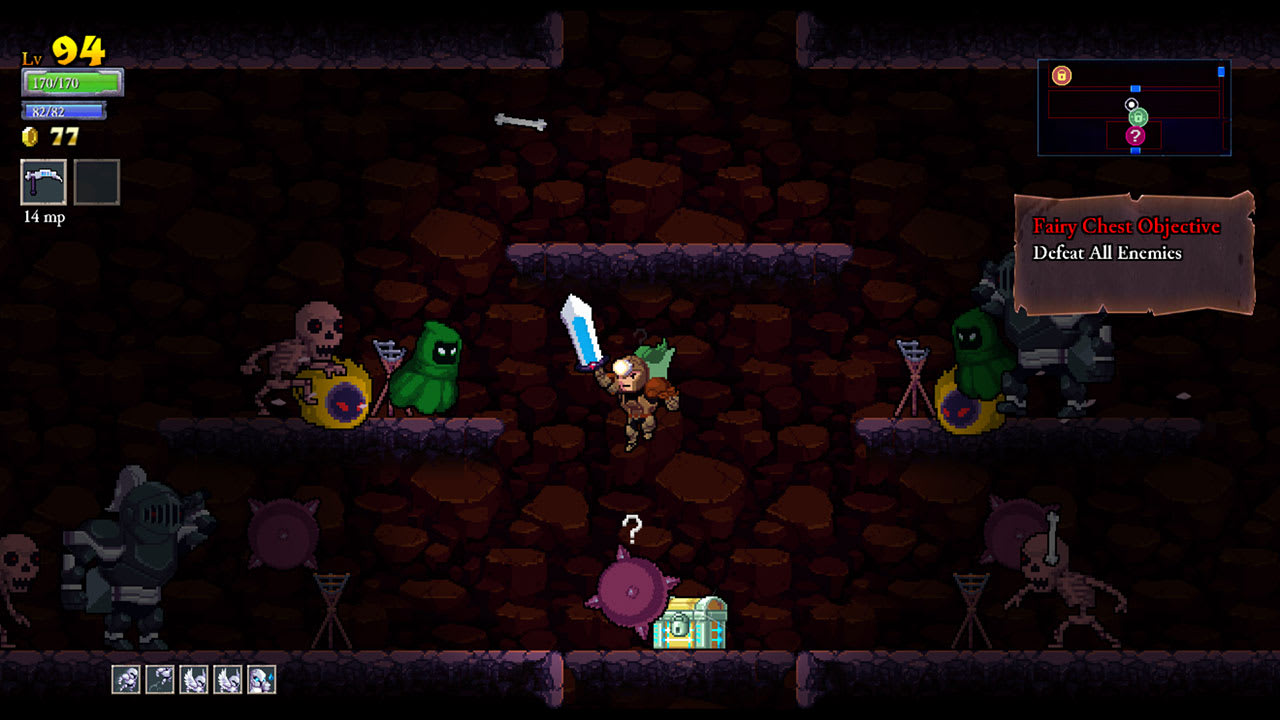This screenshot has height=720, width=1280.
Task: Select the red locked door icon on the minimap
Action: (1062, 75)
